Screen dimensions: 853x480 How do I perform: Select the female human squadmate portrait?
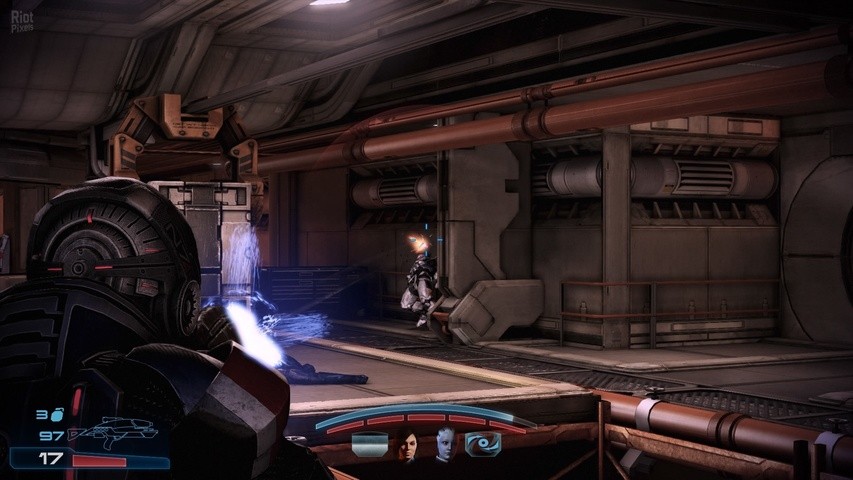[408, 445]
